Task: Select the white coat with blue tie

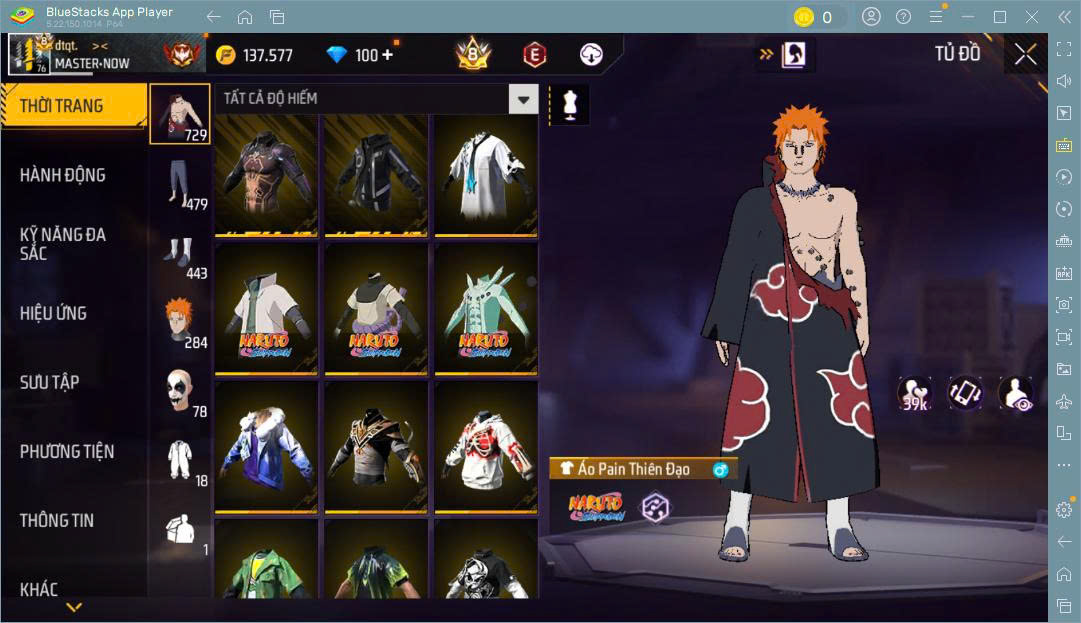Action: [x=485, y=175]
